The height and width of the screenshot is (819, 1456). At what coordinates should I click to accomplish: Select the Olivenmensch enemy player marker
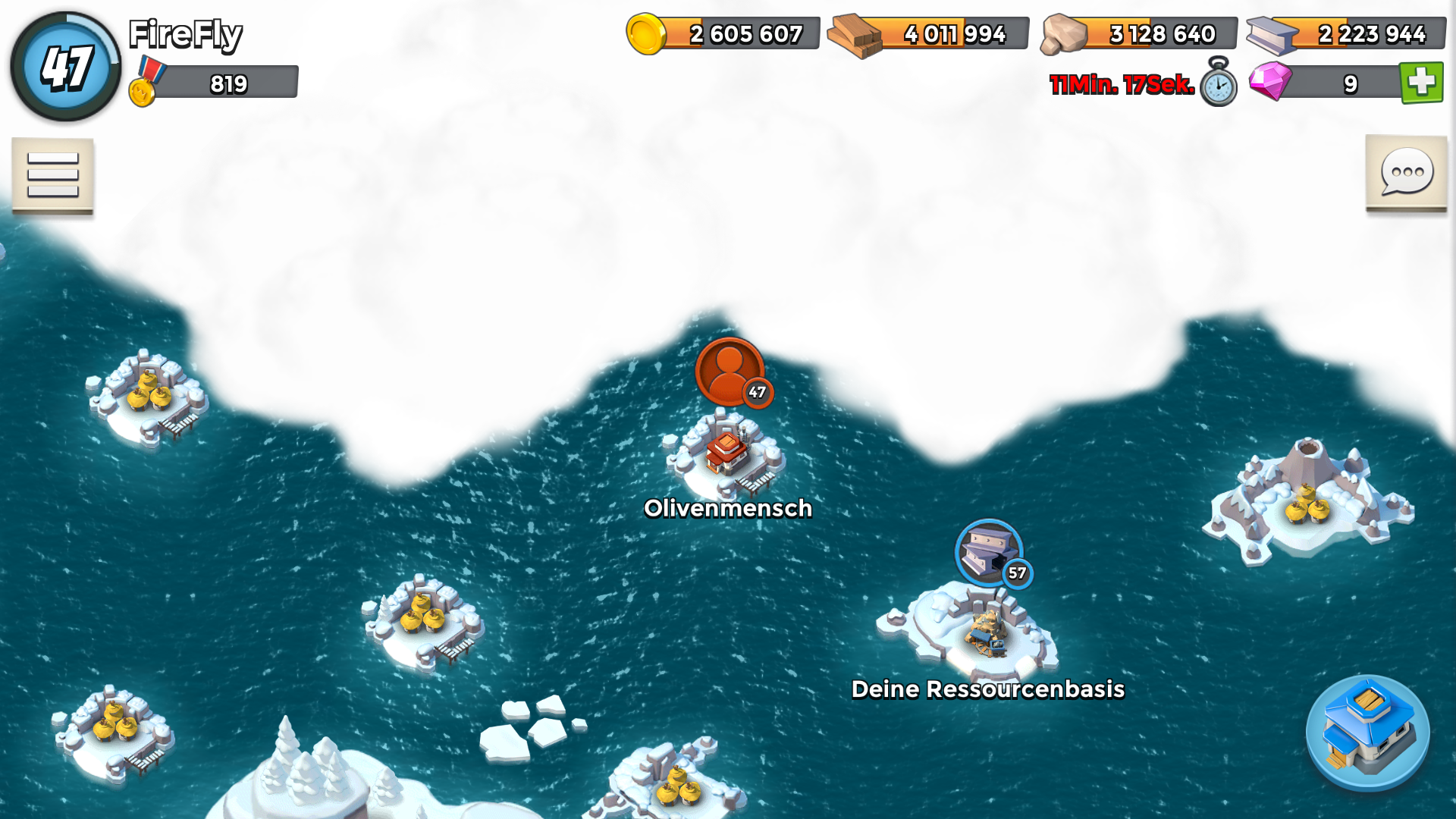click(730, 372)
